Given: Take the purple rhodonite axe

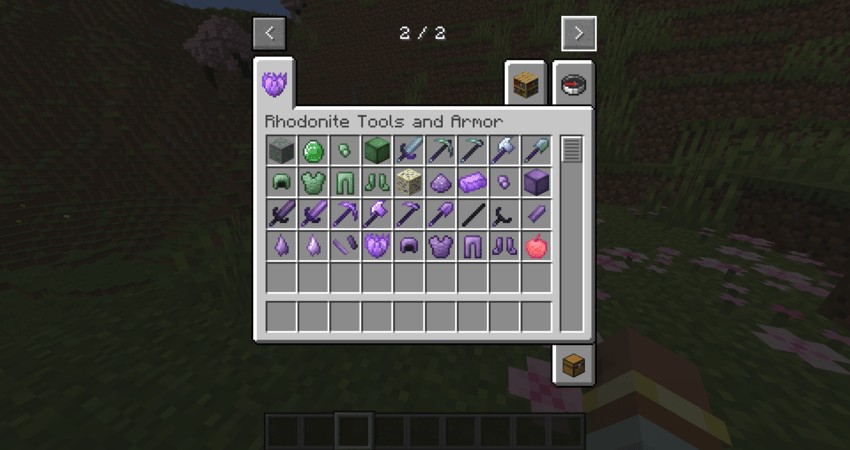Looking at the screenshot, I should point(378,214).
